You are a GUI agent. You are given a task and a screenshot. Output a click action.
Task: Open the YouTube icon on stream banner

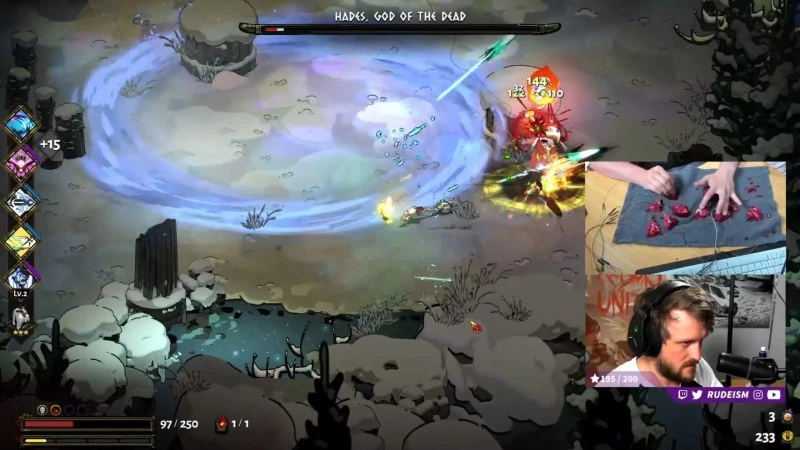pyautogui.click(x=773, y=395)
